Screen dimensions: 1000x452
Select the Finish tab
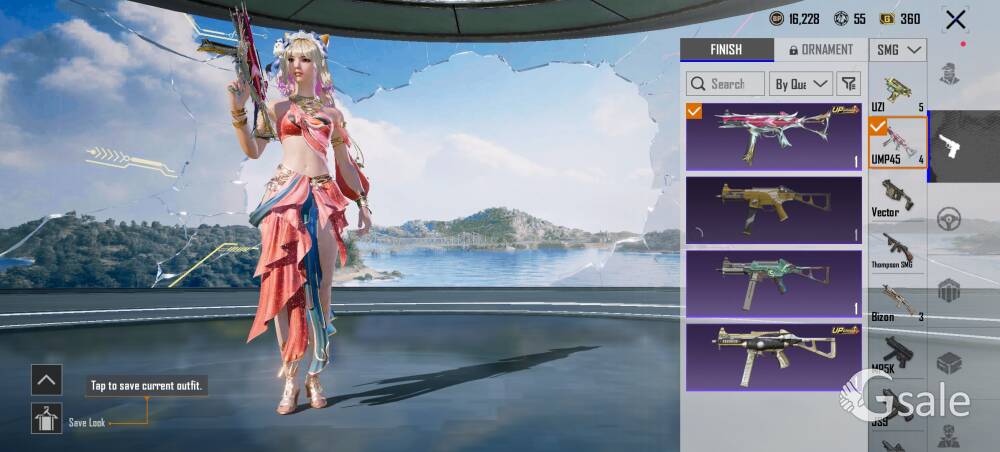click(x=726, y=50)
